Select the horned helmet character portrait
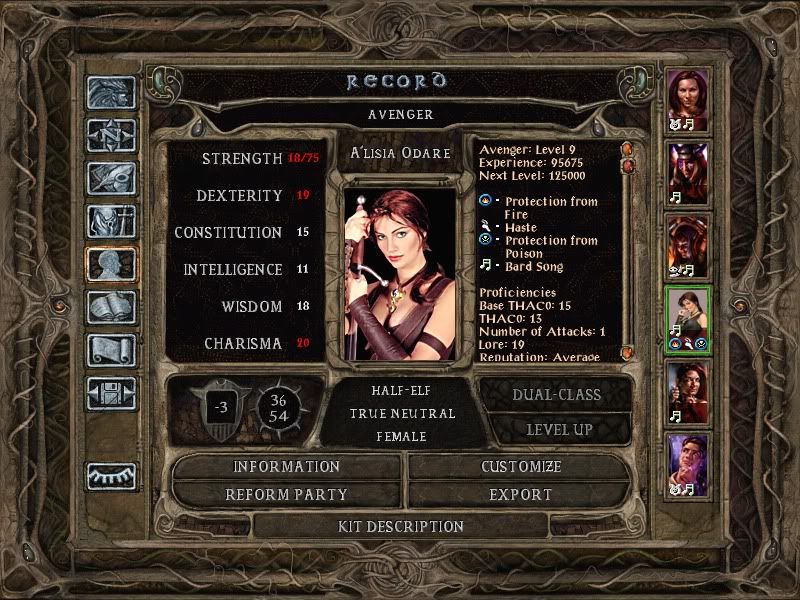The image size is (800, 600). (688, 170)
